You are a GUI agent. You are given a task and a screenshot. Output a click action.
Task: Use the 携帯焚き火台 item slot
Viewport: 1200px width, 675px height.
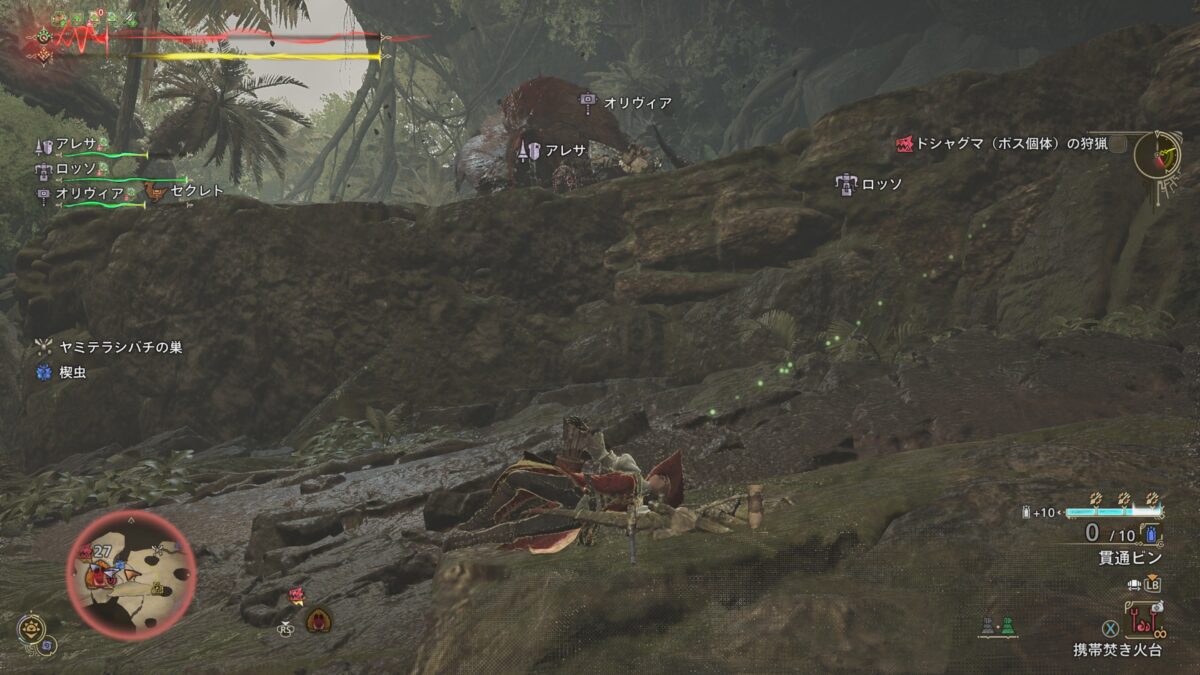(1142, 622)
